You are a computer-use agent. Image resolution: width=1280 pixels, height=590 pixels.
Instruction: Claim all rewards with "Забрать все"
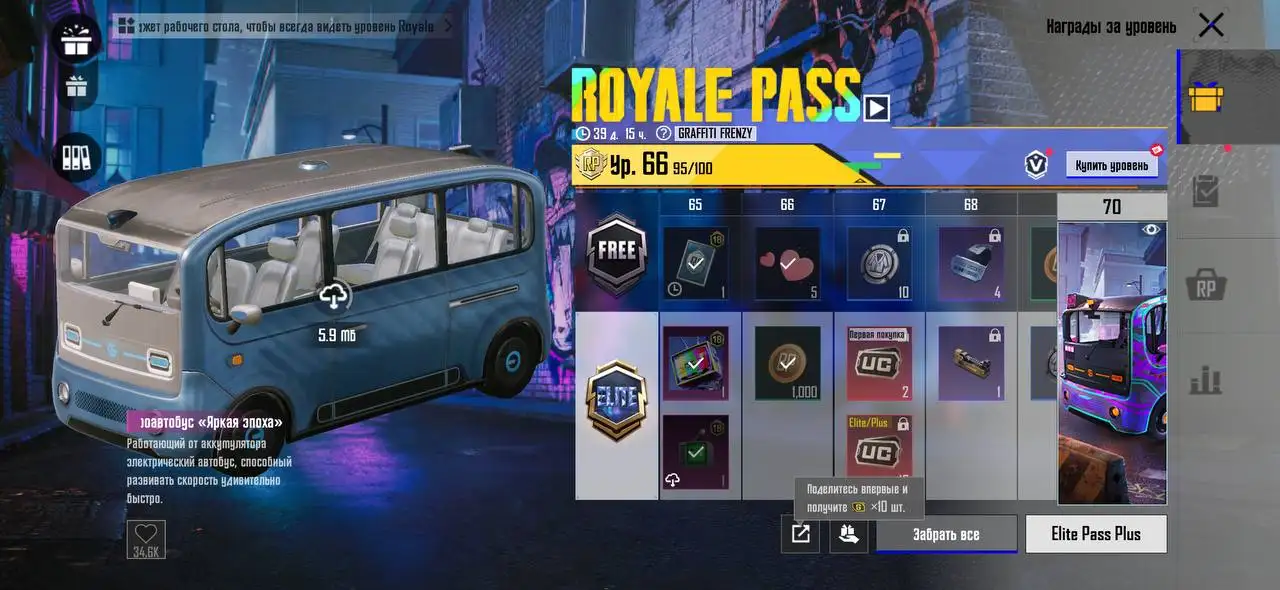point(946,534)
